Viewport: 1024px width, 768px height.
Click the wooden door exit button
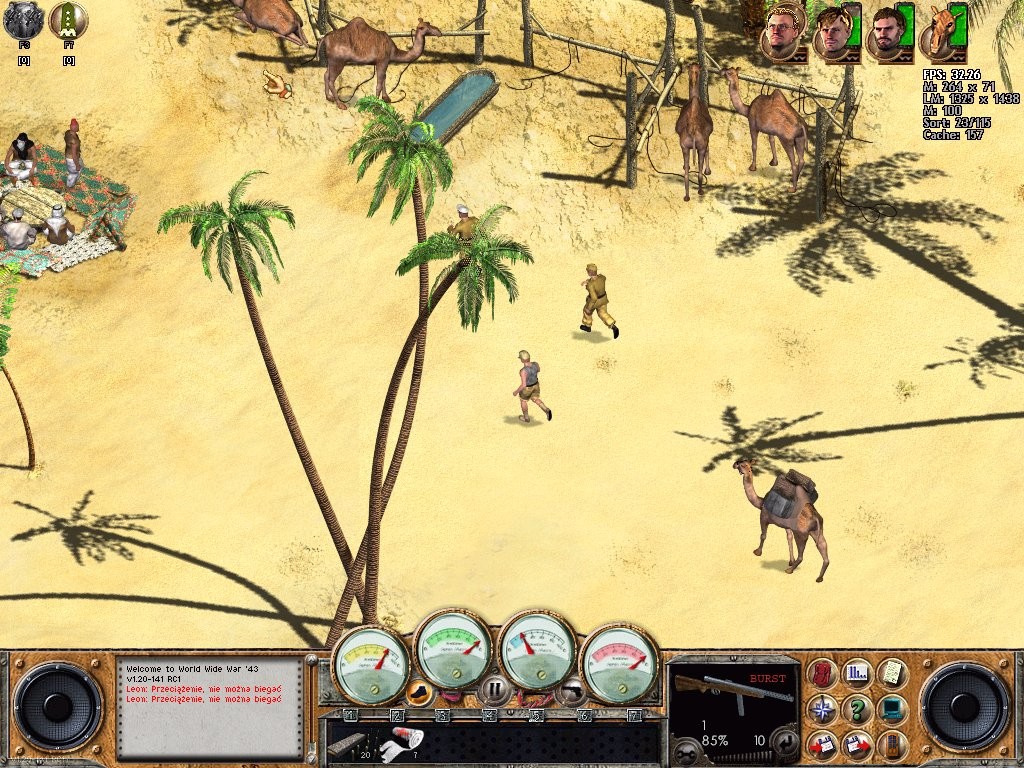coord(892,745)
